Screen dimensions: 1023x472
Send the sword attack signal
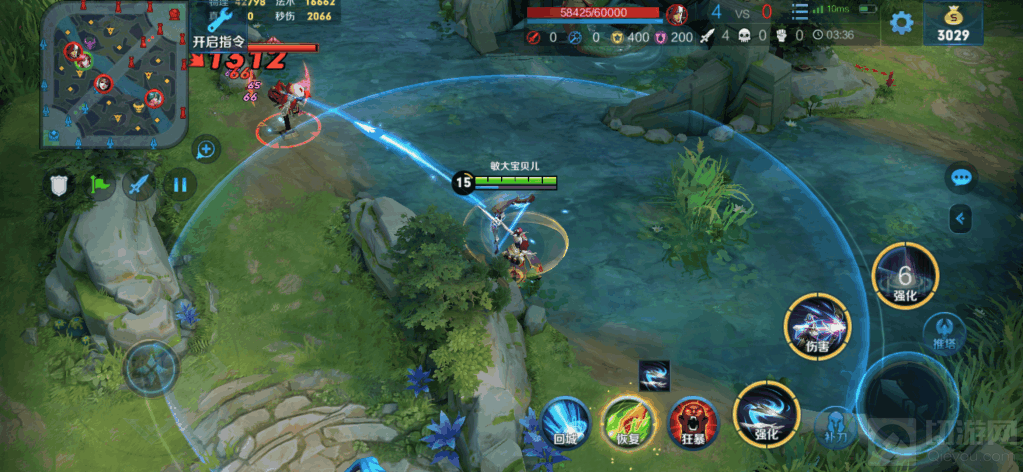(x=139, y=185)
